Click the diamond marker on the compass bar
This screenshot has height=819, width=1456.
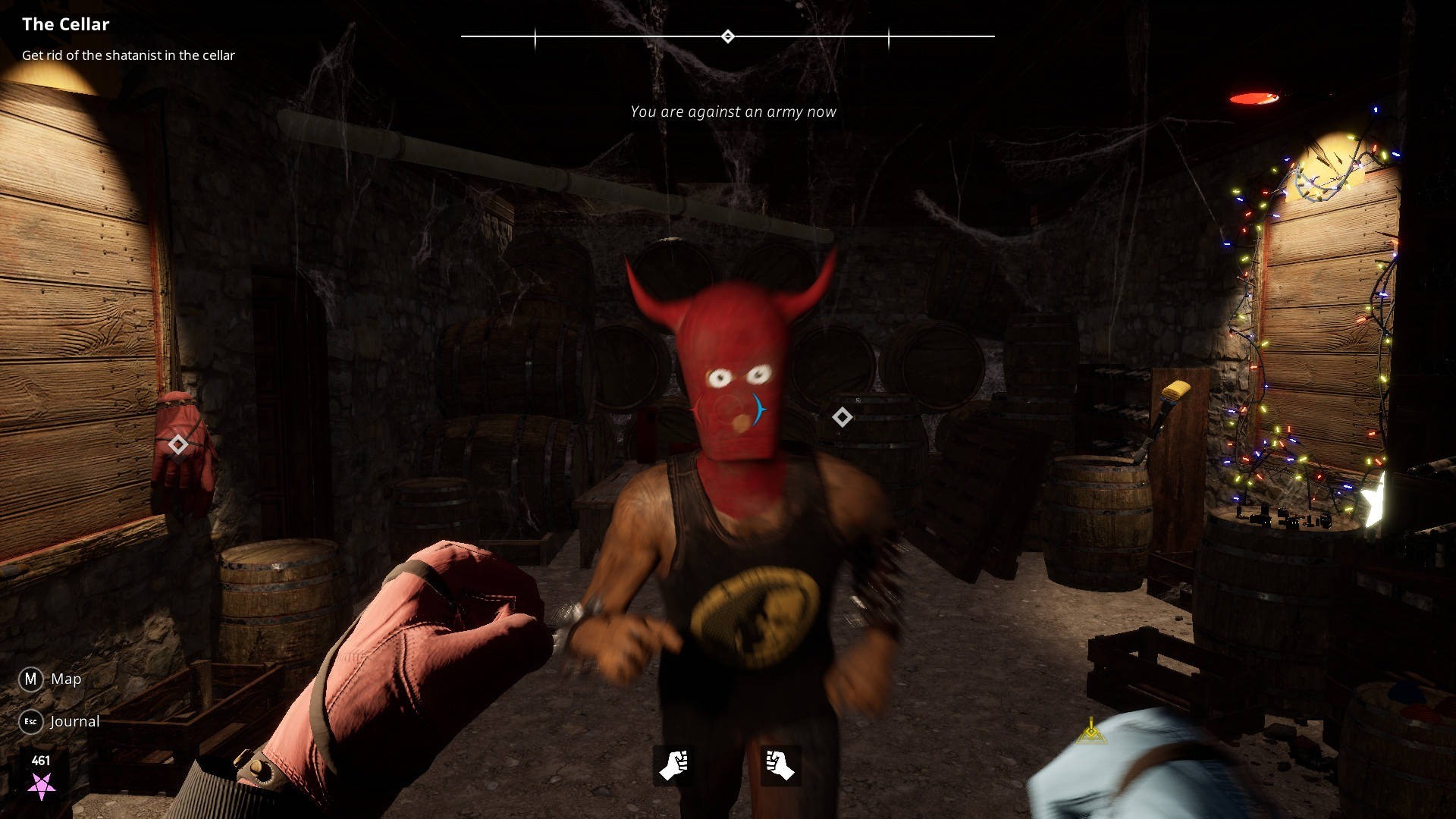coord(727,36)
